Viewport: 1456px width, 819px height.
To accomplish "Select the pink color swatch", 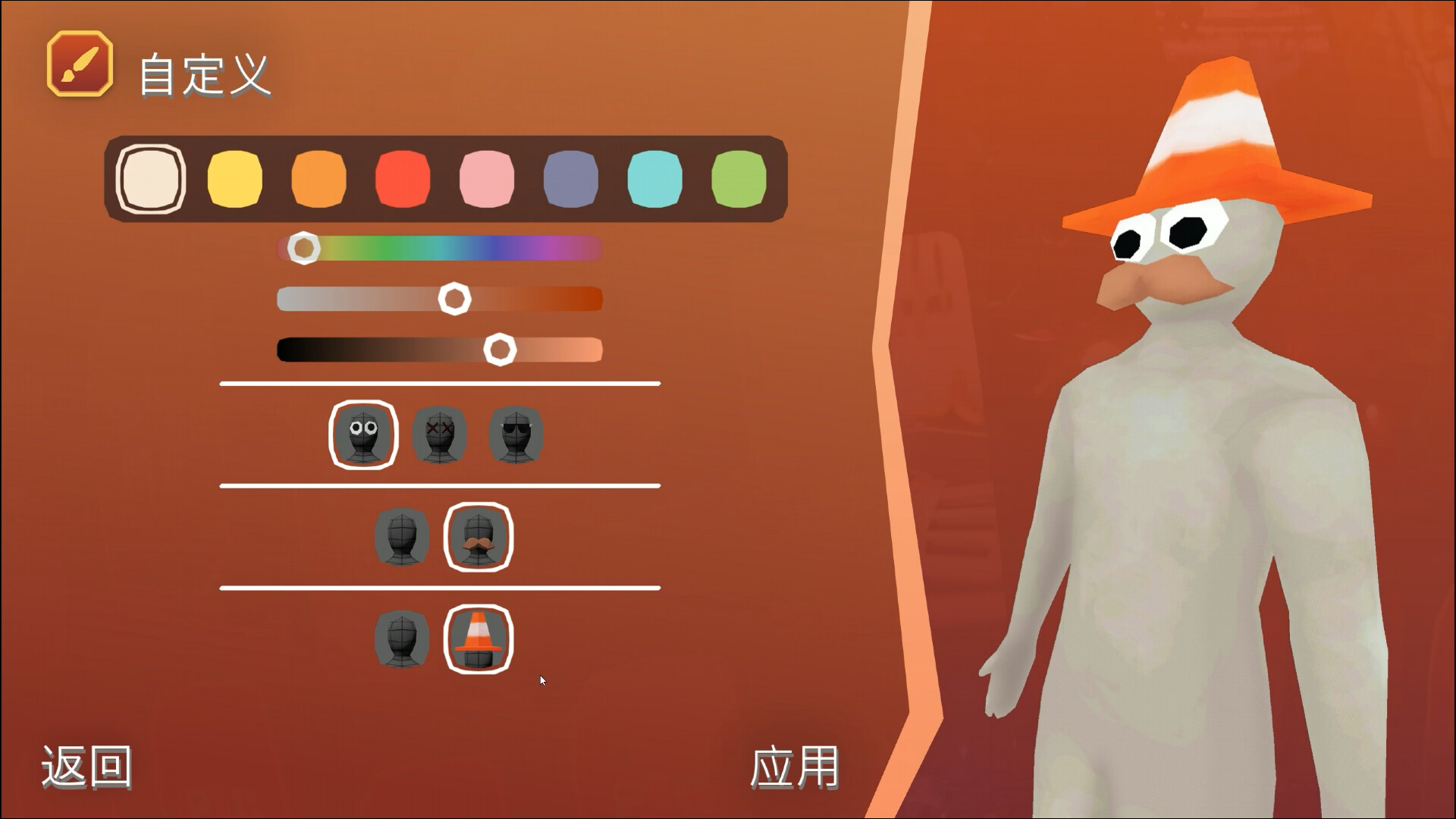I will tap(487, 179).
